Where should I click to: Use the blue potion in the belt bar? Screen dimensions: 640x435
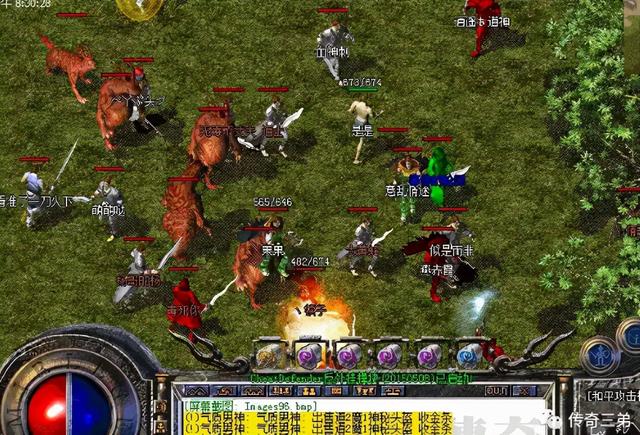[x=468, y=355]
